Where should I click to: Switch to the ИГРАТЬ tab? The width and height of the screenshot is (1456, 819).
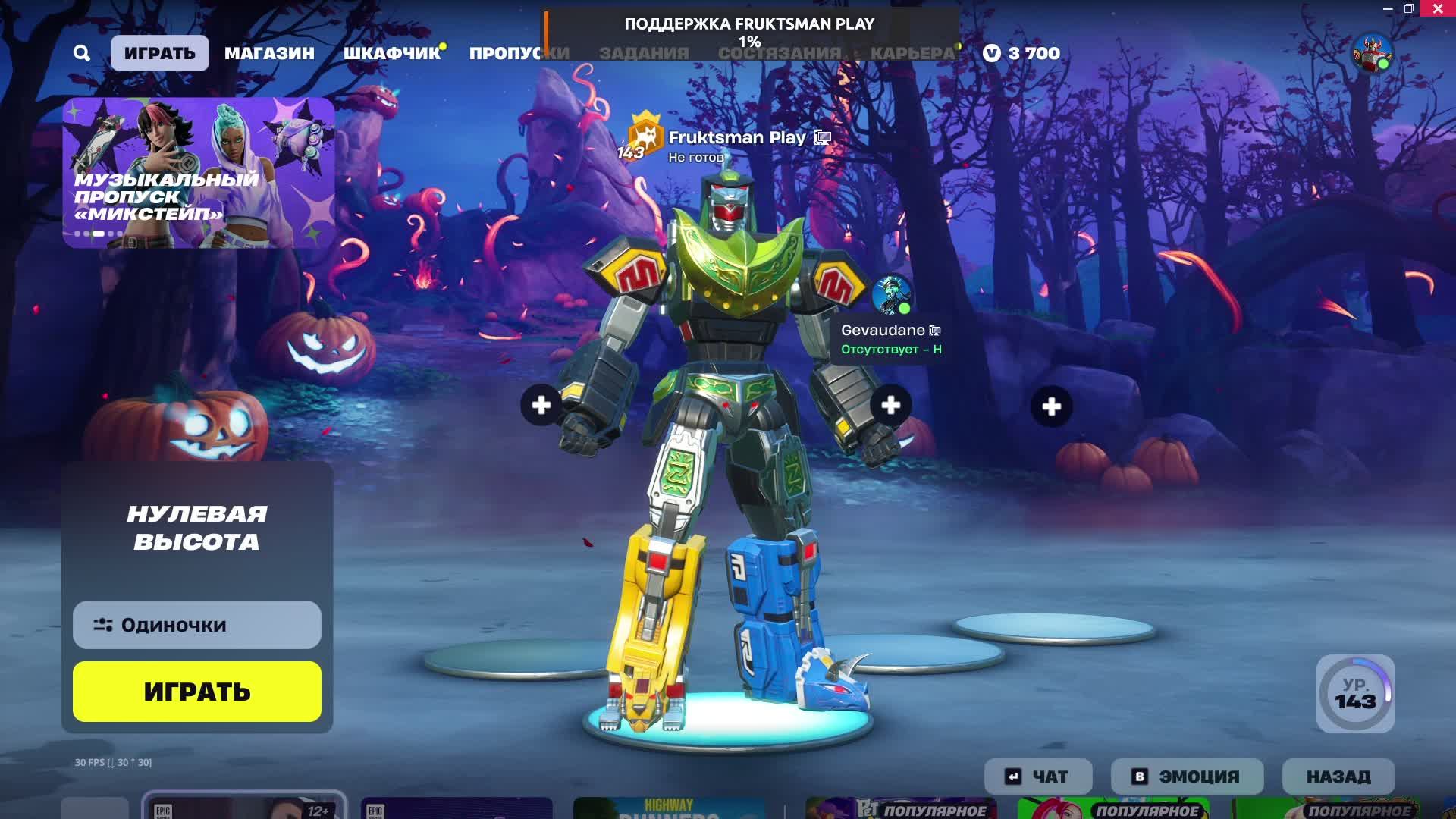159,53
